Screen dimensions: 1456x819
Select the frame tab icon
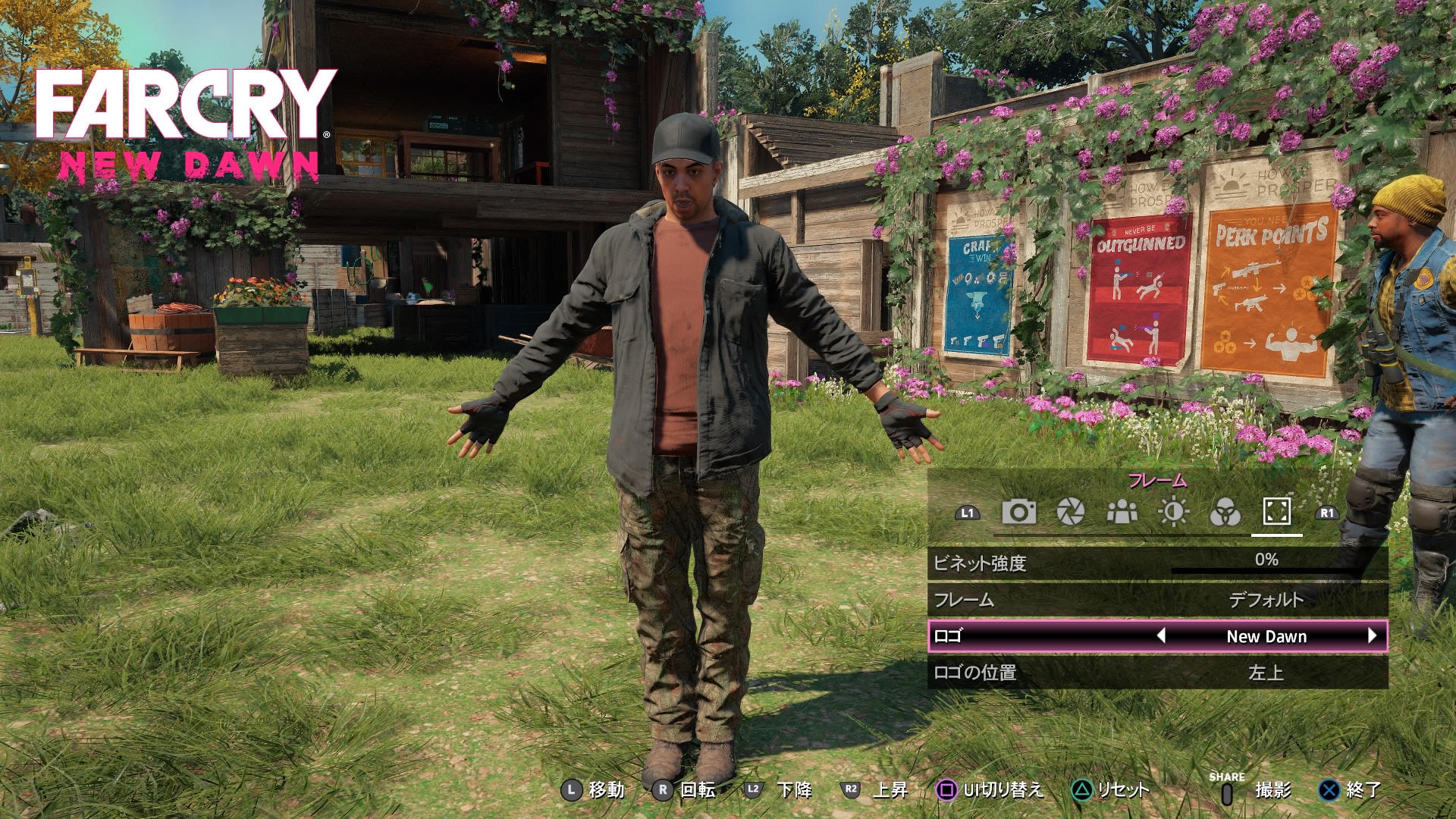(x=1276, y=512)
